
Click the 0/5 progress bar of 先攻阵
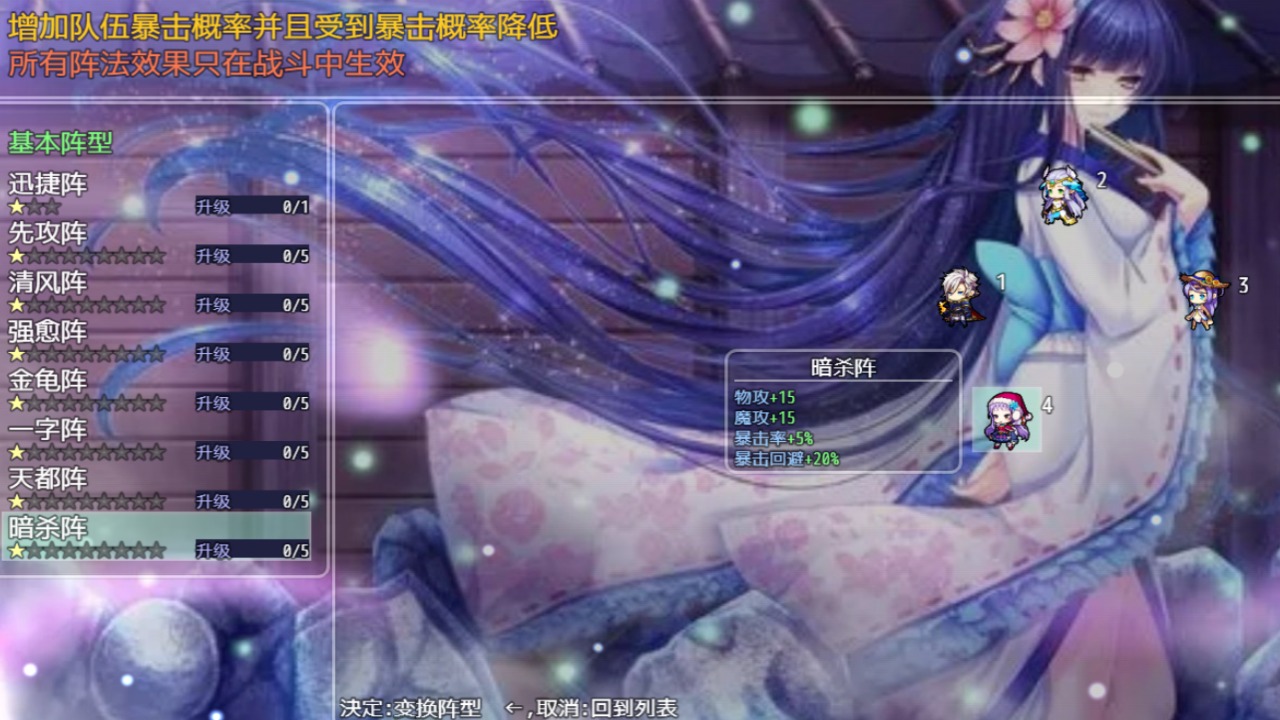[x=264, y=254]
